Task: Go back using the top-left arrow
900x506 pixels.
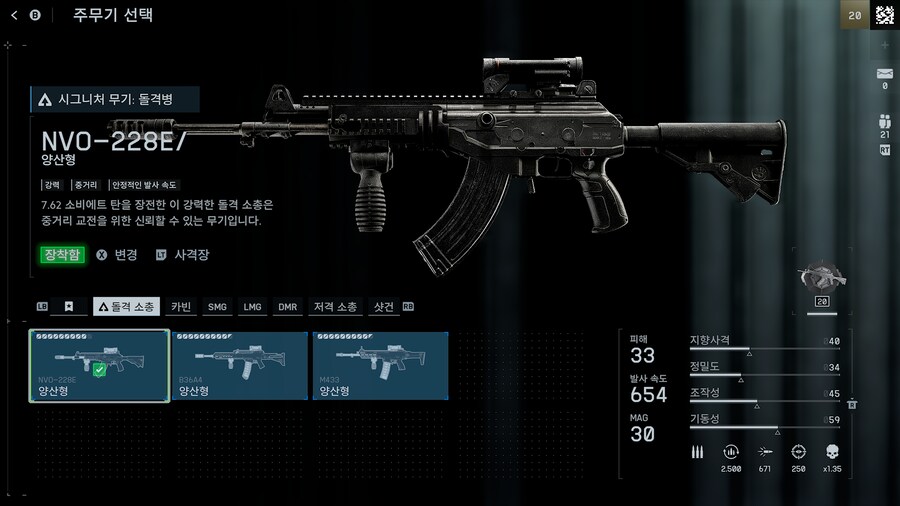Action: 15,15
